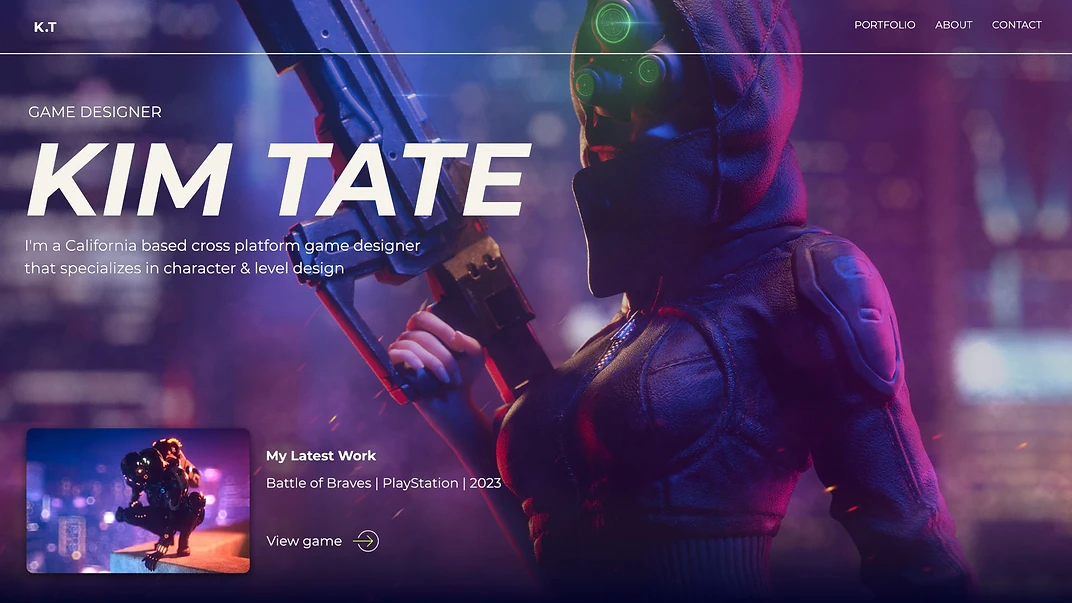Click the K.T site logo
1072x603 pixels.
click(x=45, y=27)
